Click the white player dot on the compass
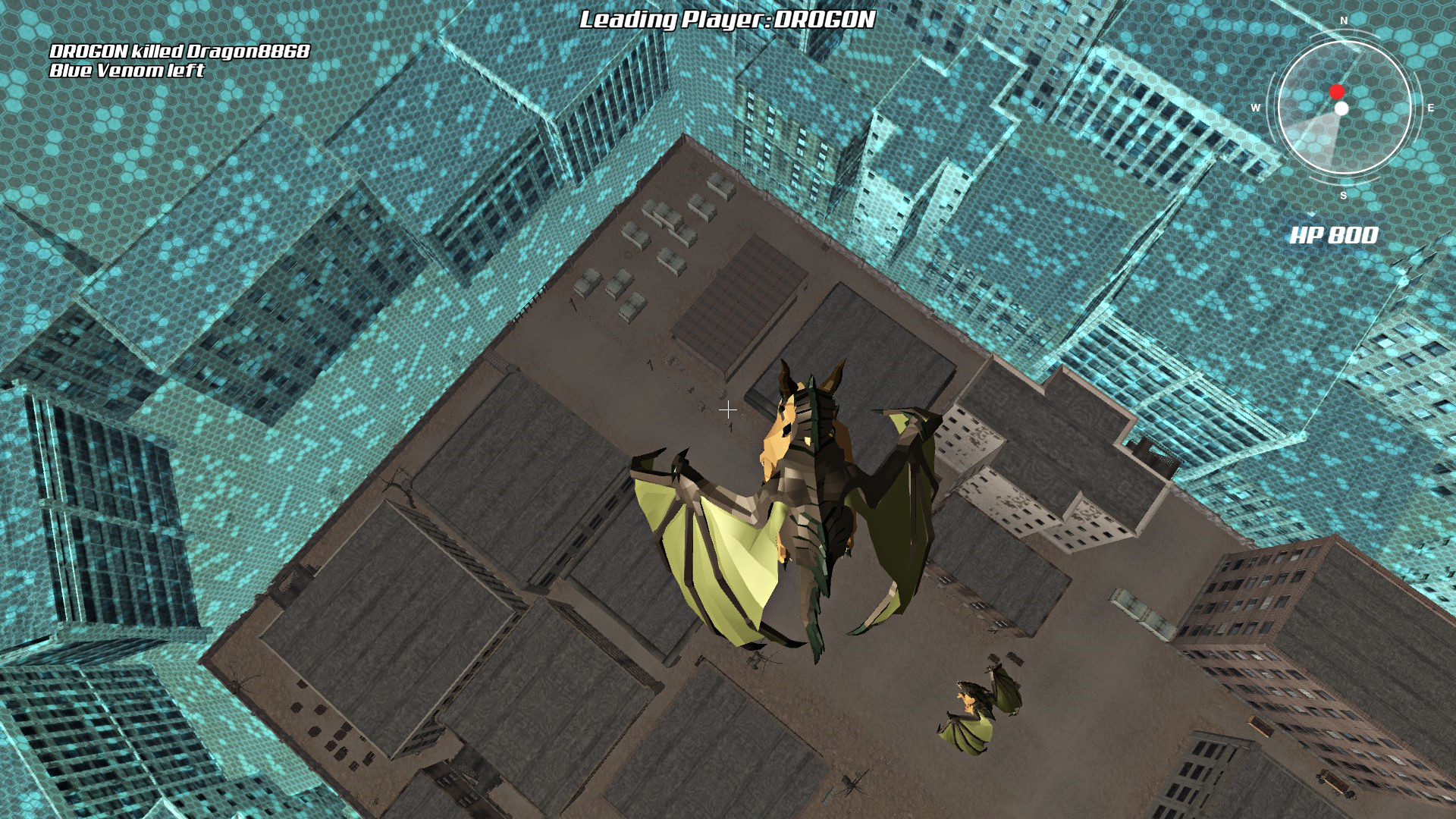 pyautogui.click(x=1342, y=108)
